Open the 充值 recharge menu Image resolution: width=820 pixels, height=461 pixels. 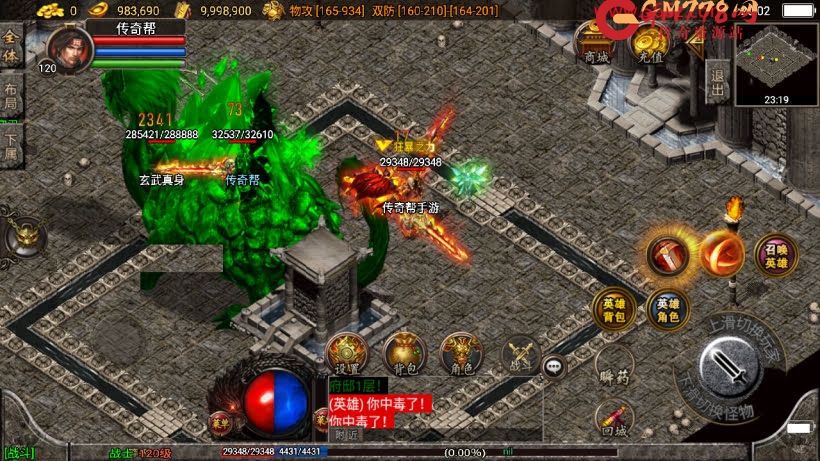point(650,44)
